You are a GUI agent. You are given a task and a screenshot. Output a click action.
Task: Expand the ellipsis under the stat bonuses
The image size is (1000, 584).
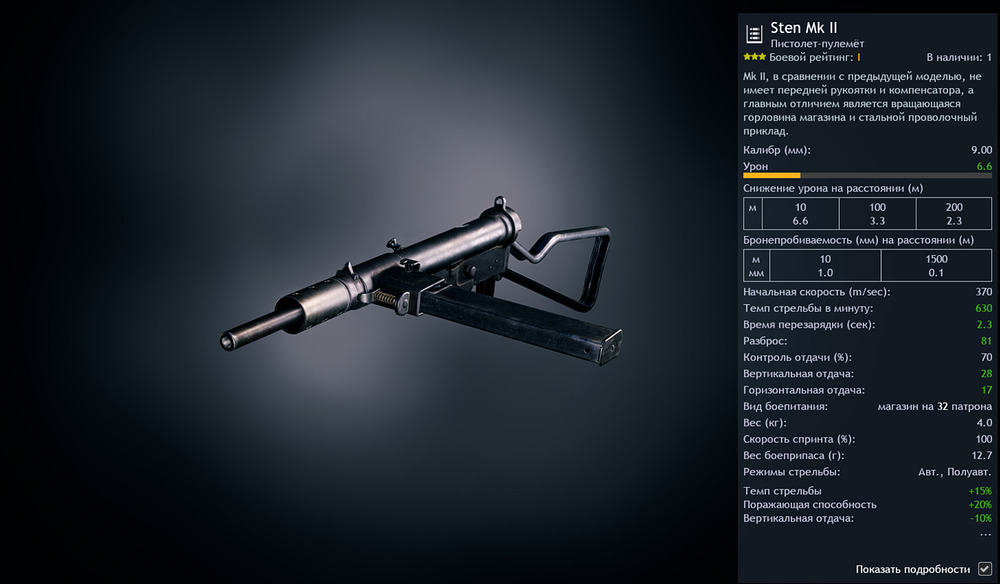tap(985, 535)
